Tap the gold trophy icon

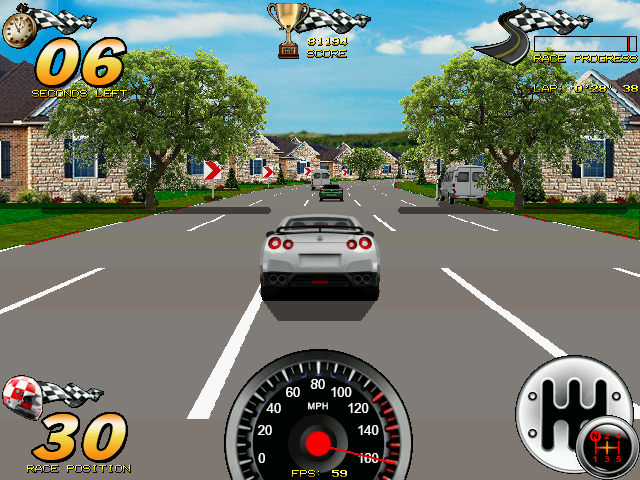(x=289, y=29)
